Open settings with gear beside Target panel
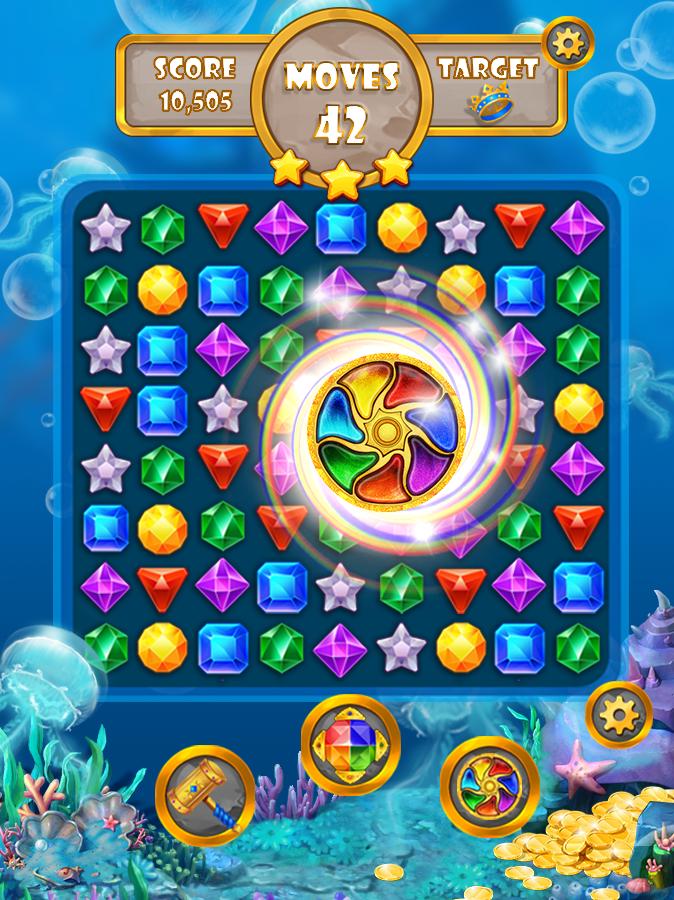This screenshot has width=674, height=900. coord(567,43)
